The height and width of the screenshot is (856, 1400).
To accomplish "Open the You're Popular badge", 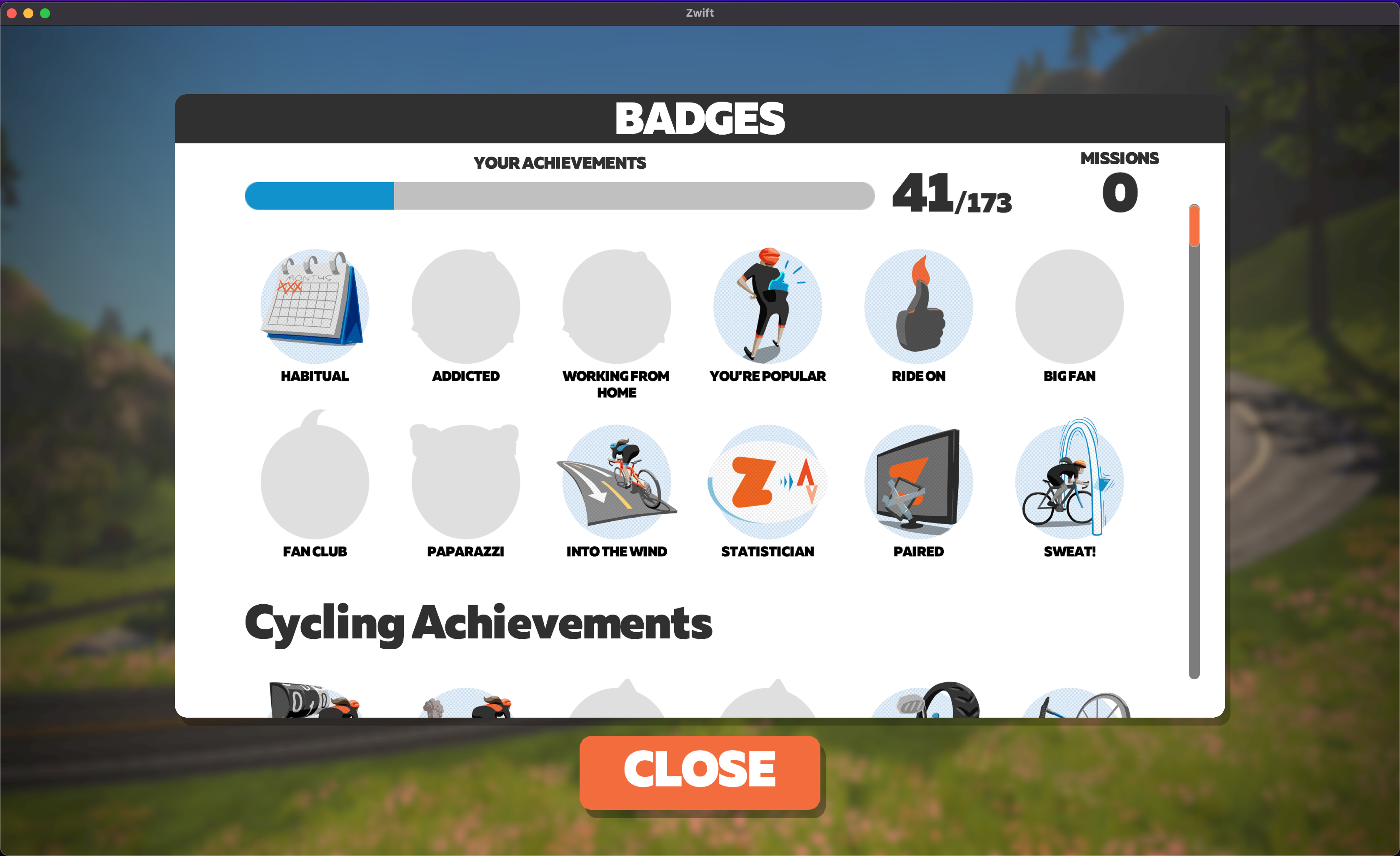I will pyautogui.click(x=767, y=307).
